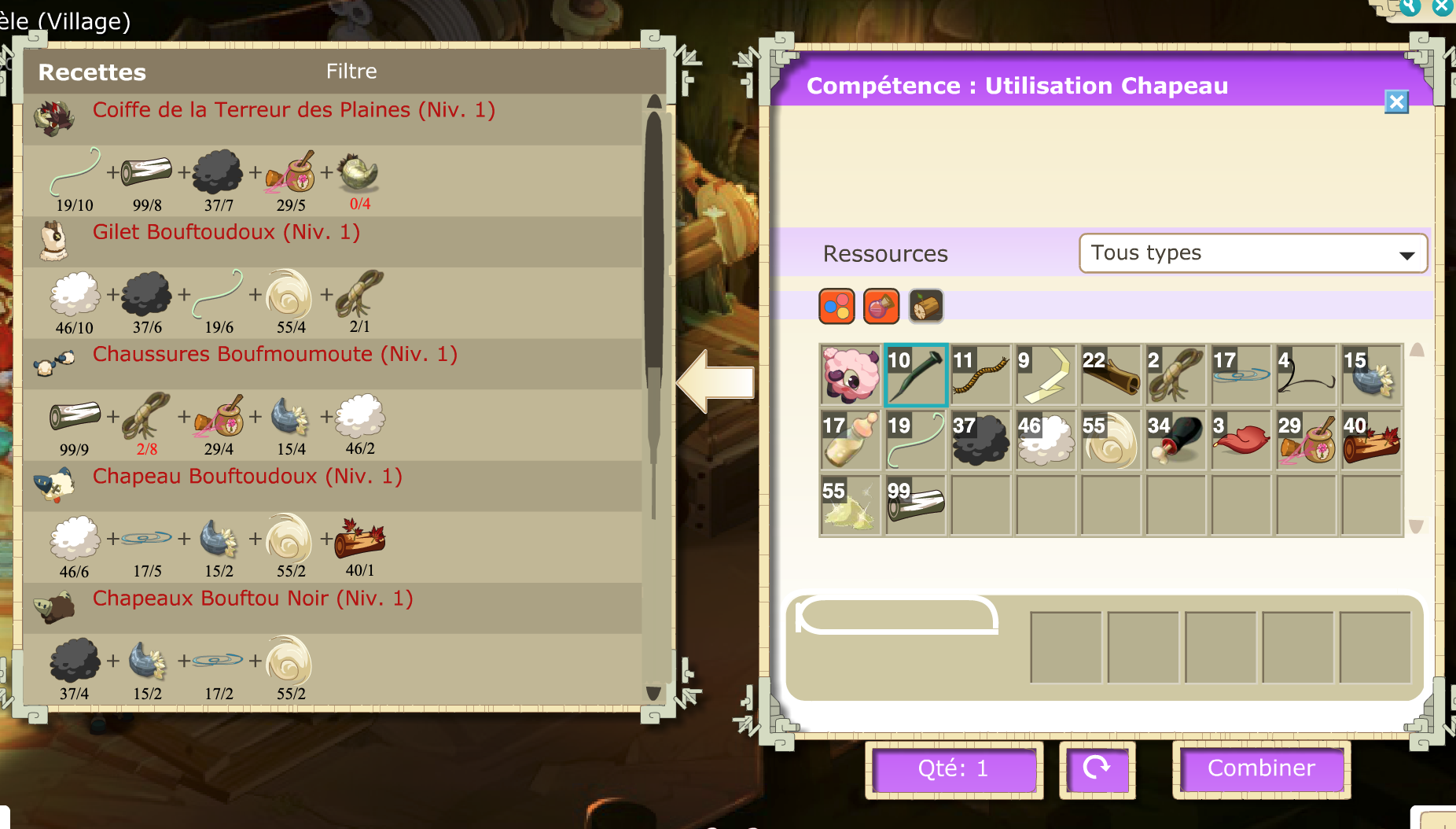The width and height of the screenshot is (1456, 829).
Task: Choose the Coiffe de la Terreur des Plaines recipe
Action: [x=293, y=110]
